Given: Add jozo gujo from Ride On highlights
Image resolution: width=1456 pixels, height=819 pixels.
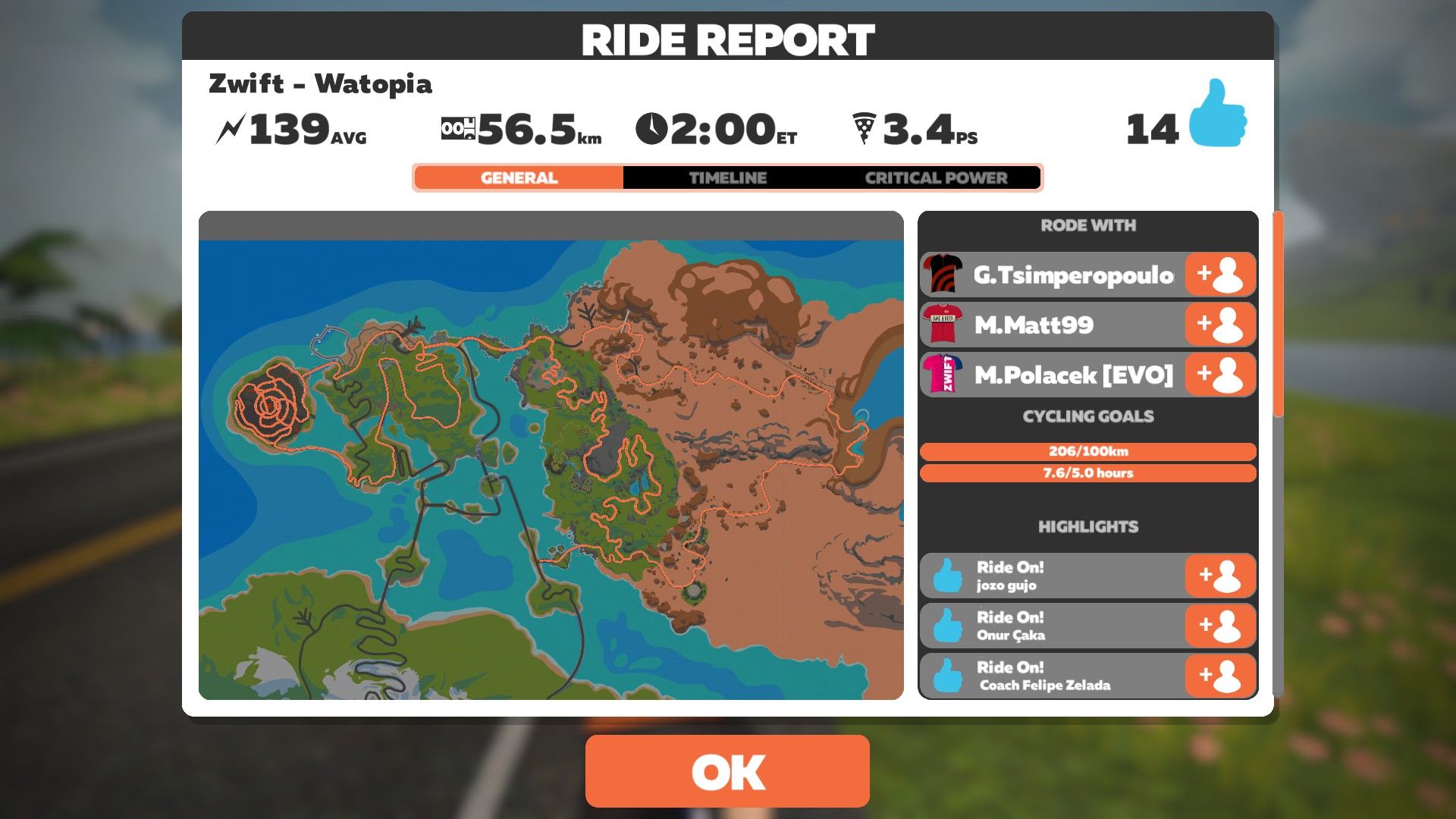Looking at the screenshot, I should 1219,576.
